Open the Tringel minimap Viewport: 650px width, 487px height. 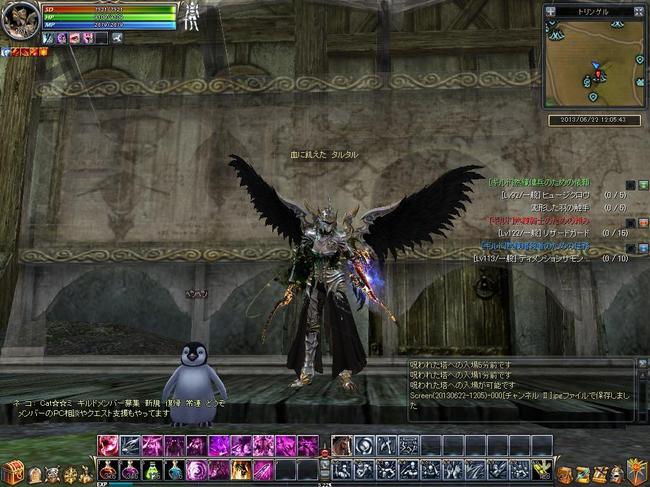tap(595, 61)
